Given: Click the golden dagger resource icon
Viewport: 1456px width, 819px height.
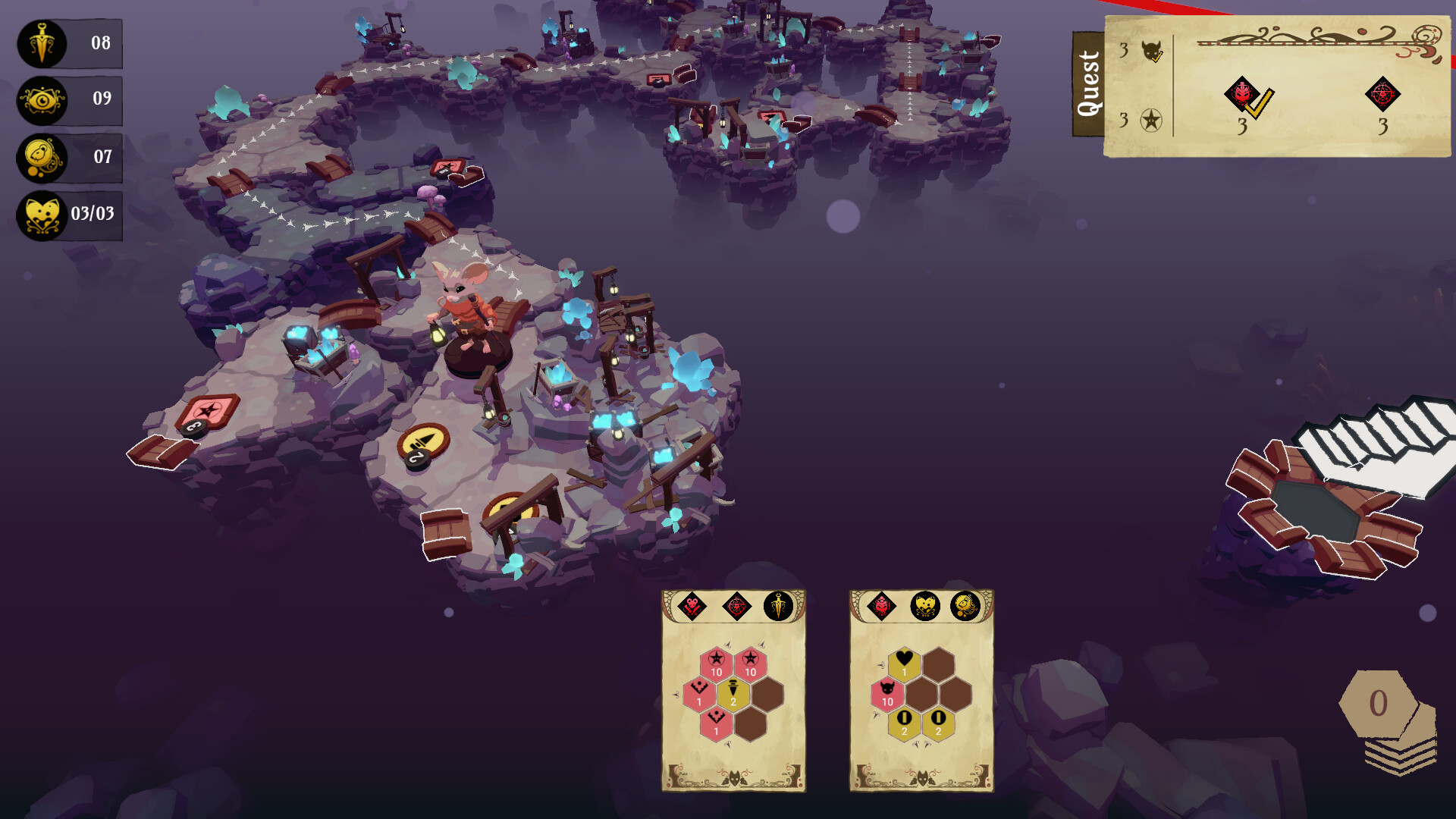Looking at the screenshot, I should pos(42,43).
